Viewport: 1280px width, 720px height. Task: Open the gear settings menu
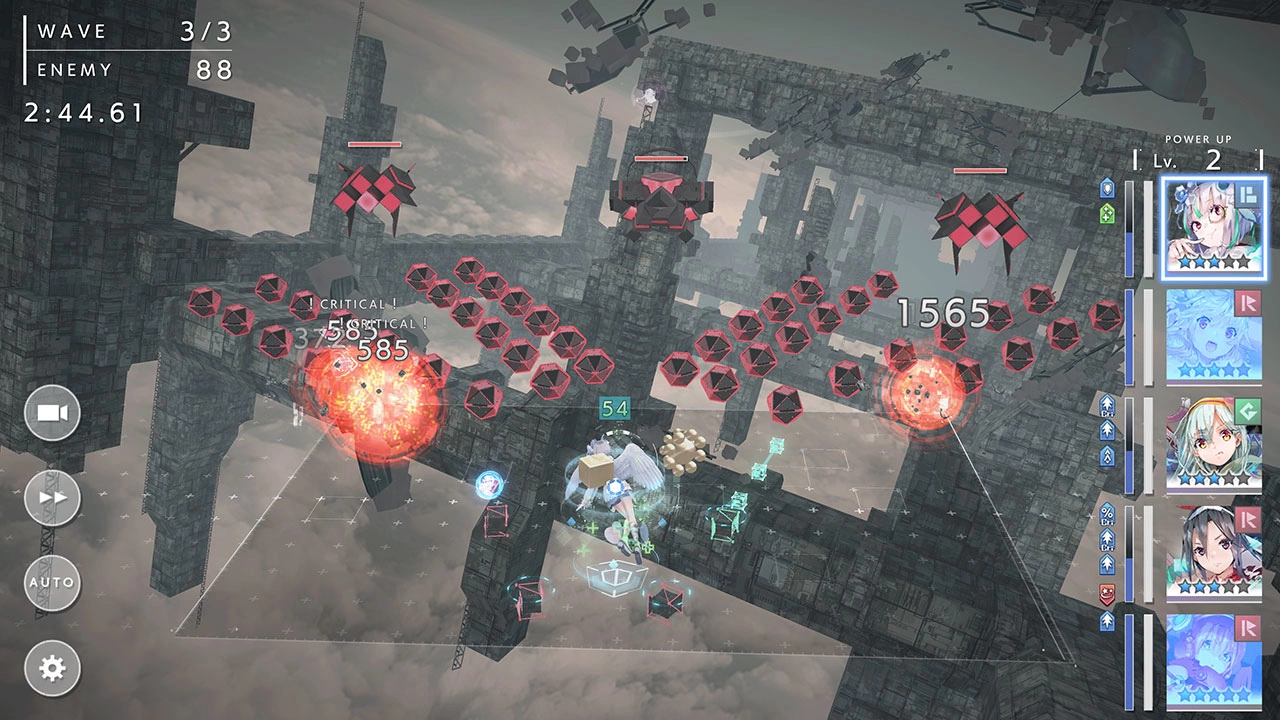(x=52, y=668)
